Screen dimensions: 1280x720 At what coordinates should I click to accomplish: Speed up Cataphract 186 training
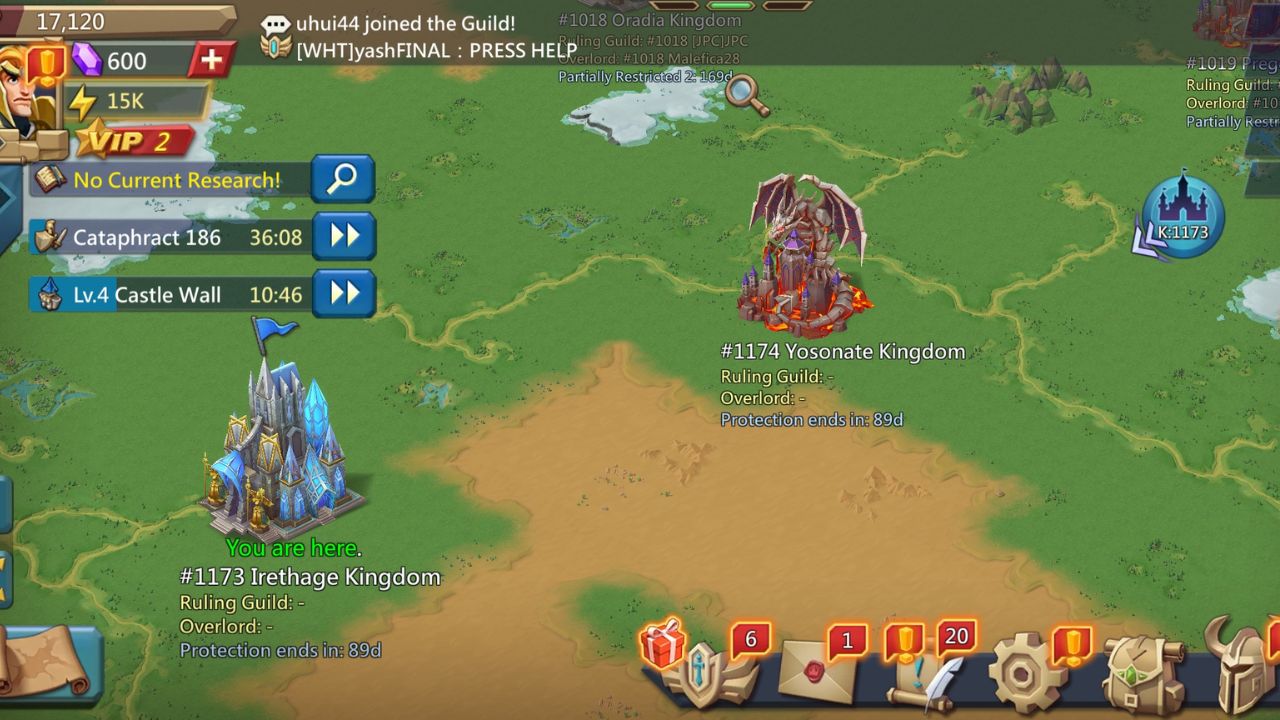(343, 236)
